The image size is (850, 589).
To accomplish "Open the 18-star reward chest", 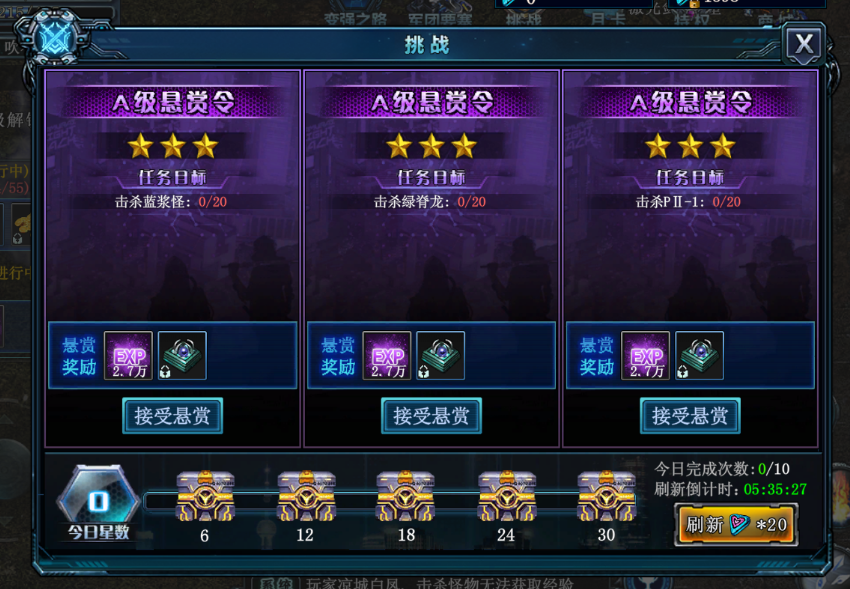I will tap(405, 497).
